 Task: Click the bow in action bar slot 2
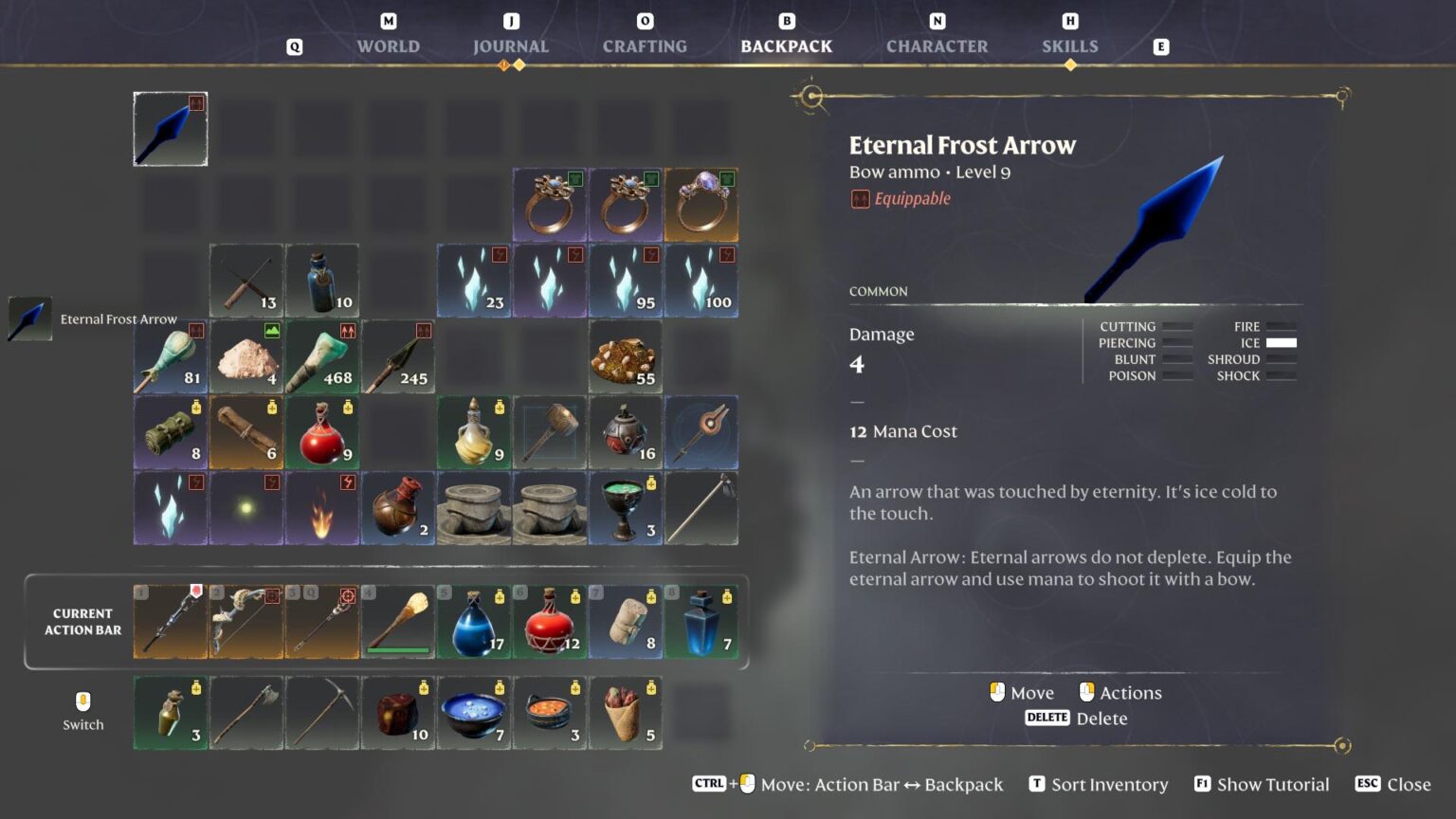coord(246,622)
